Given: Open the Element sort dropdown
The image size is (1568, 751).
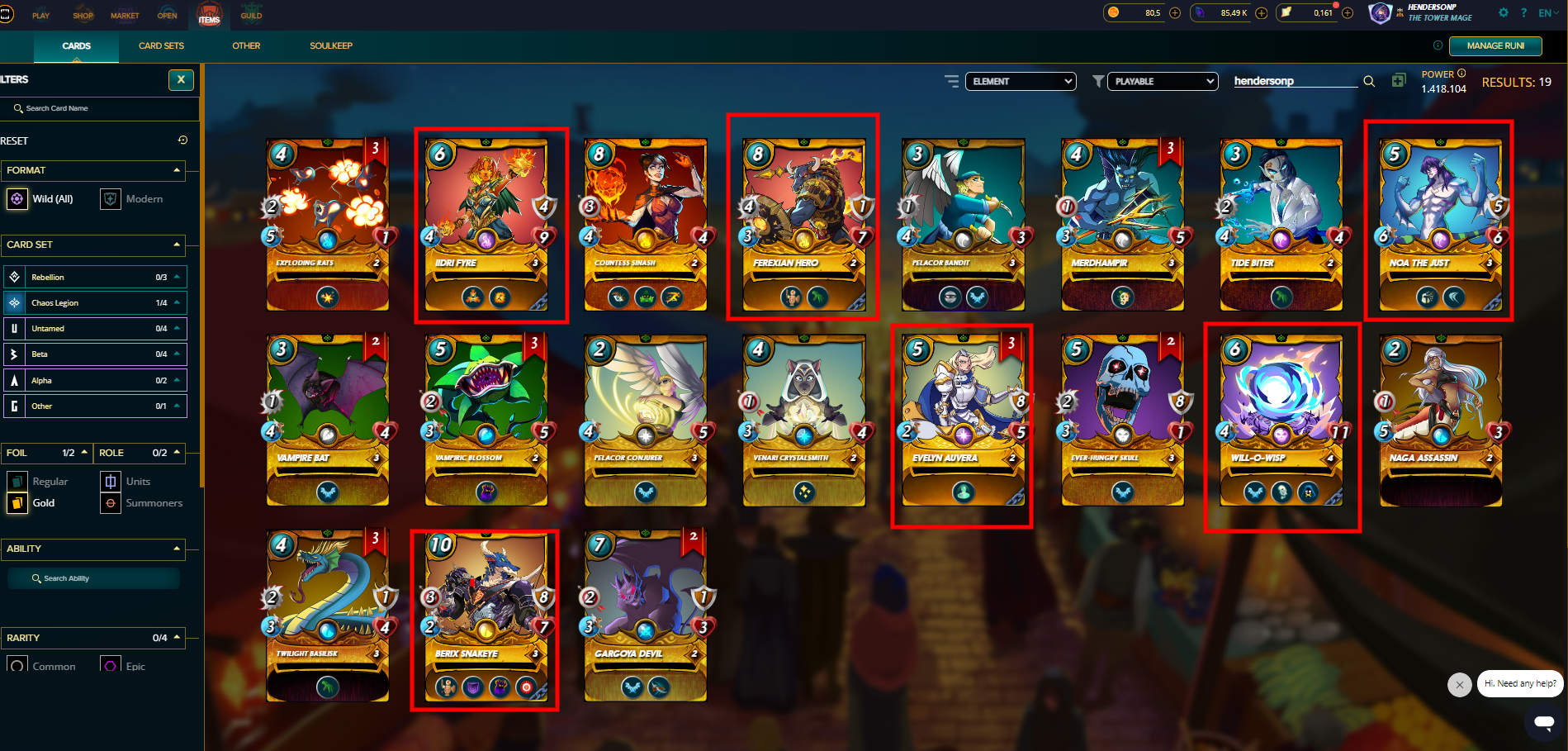Looking at the screenshot, I should (x=1021, y=81).
